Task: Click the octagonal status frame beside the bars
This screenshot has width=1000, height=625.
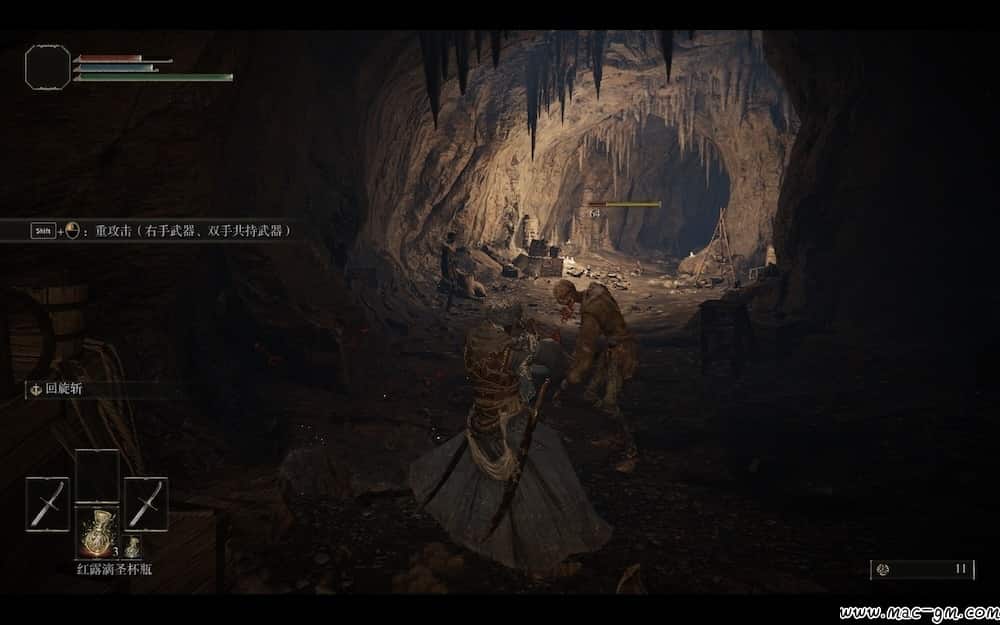Action: click(48, 66)
